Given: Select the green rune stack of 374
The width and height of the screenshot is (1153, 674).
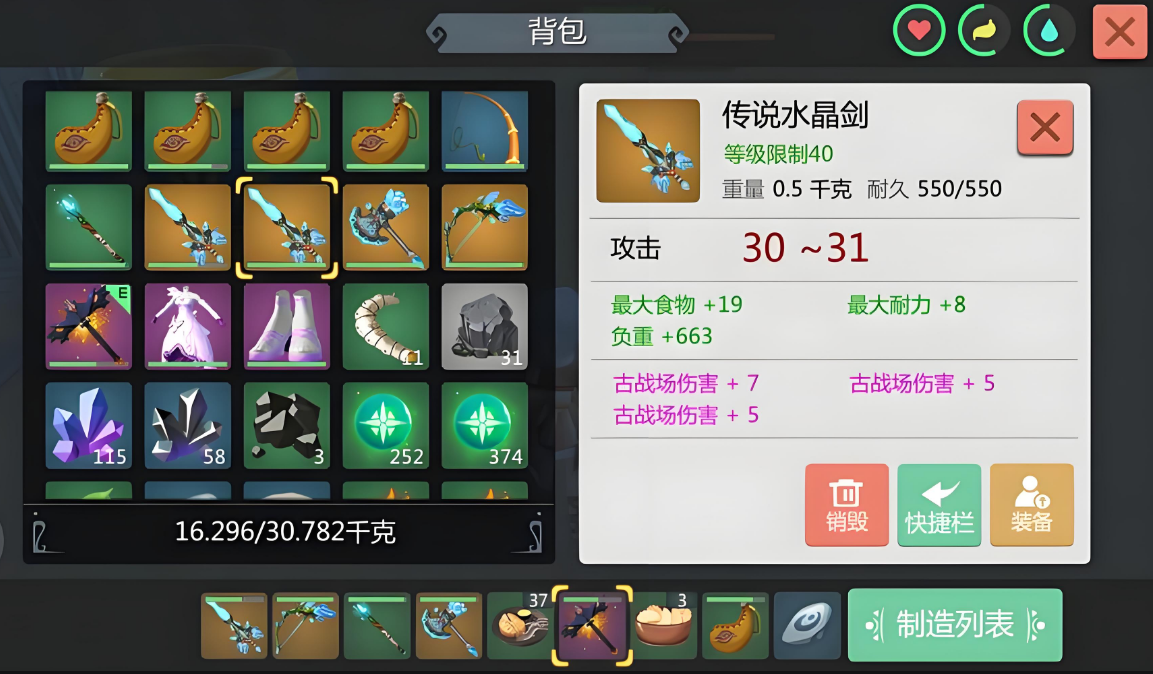Looking at the screenshot, I should 485,425.
